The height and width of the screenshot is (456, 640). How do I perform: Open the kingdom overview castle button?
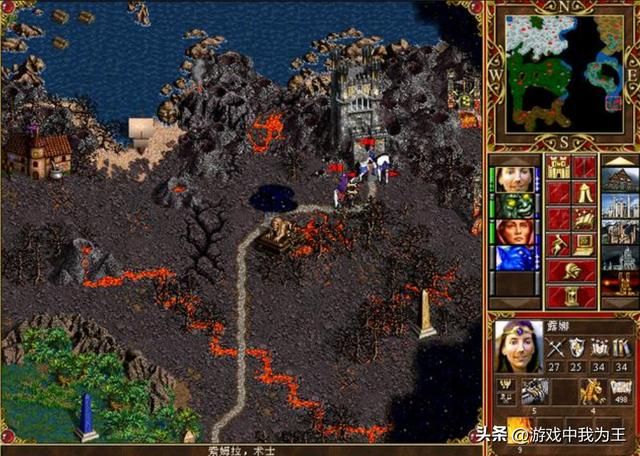pyautogui.click(x=558, y=167)
